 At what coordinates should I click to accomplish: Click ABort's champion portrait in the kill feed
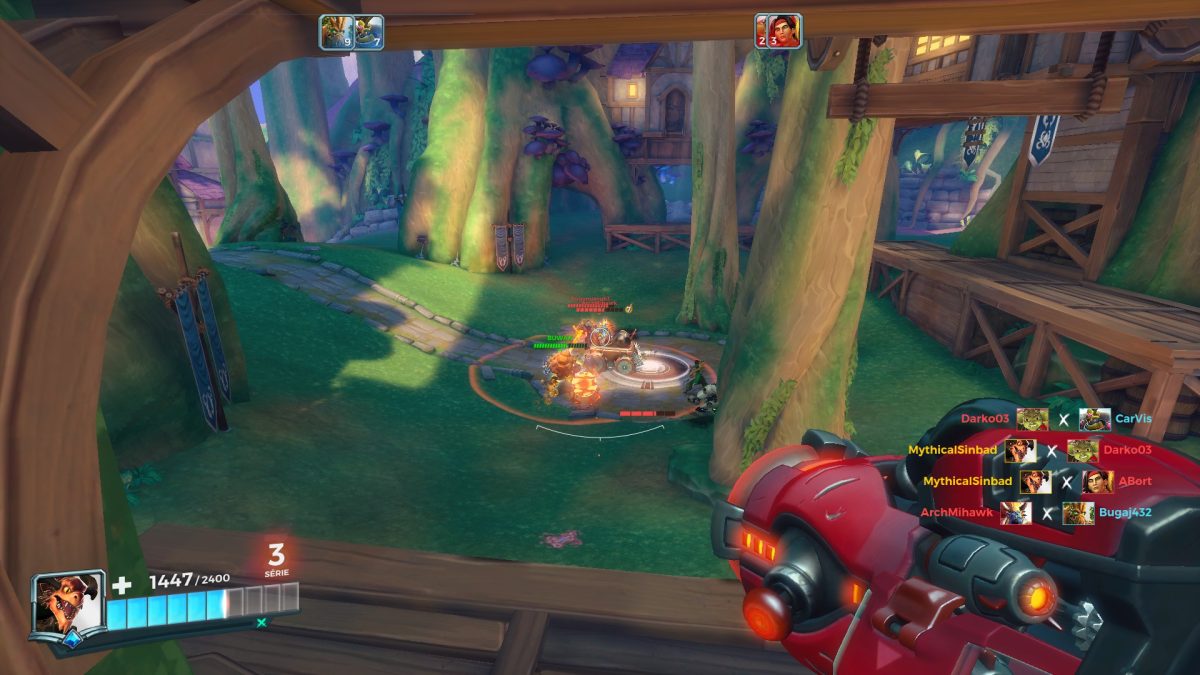(x=1098, y=481)
